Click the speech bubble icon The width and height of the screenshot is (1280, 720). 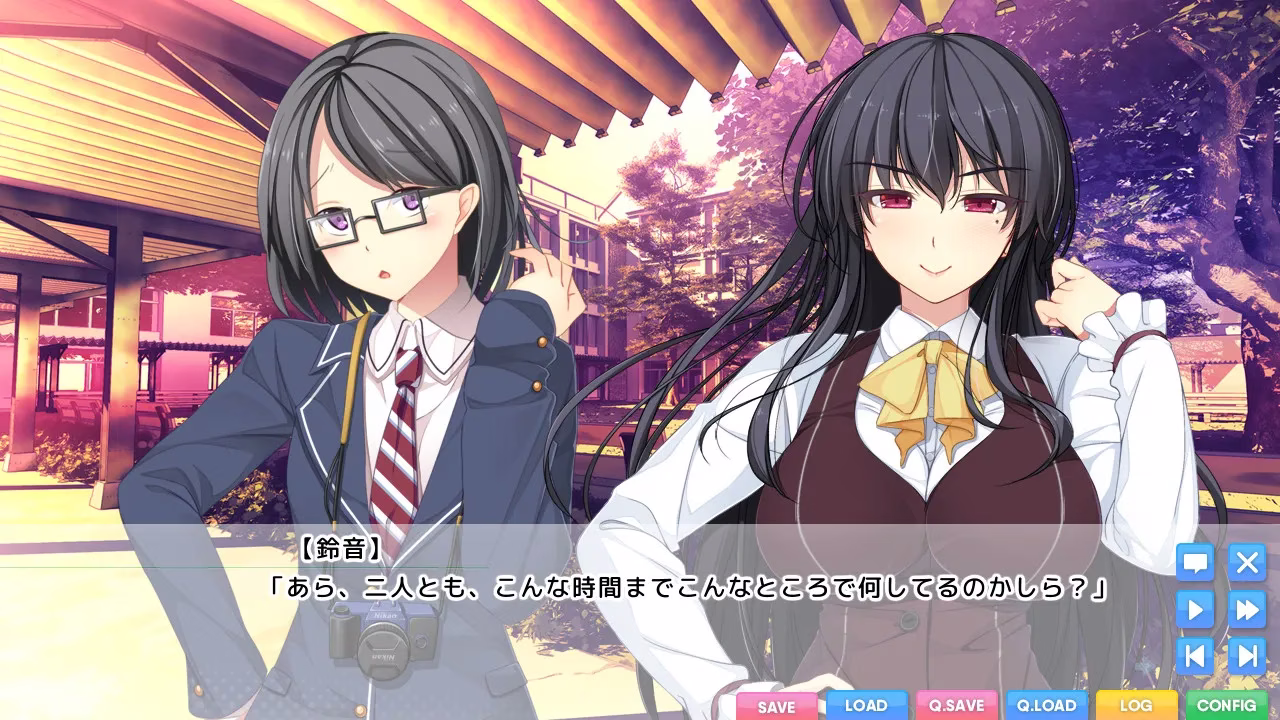coord(1195,563)
